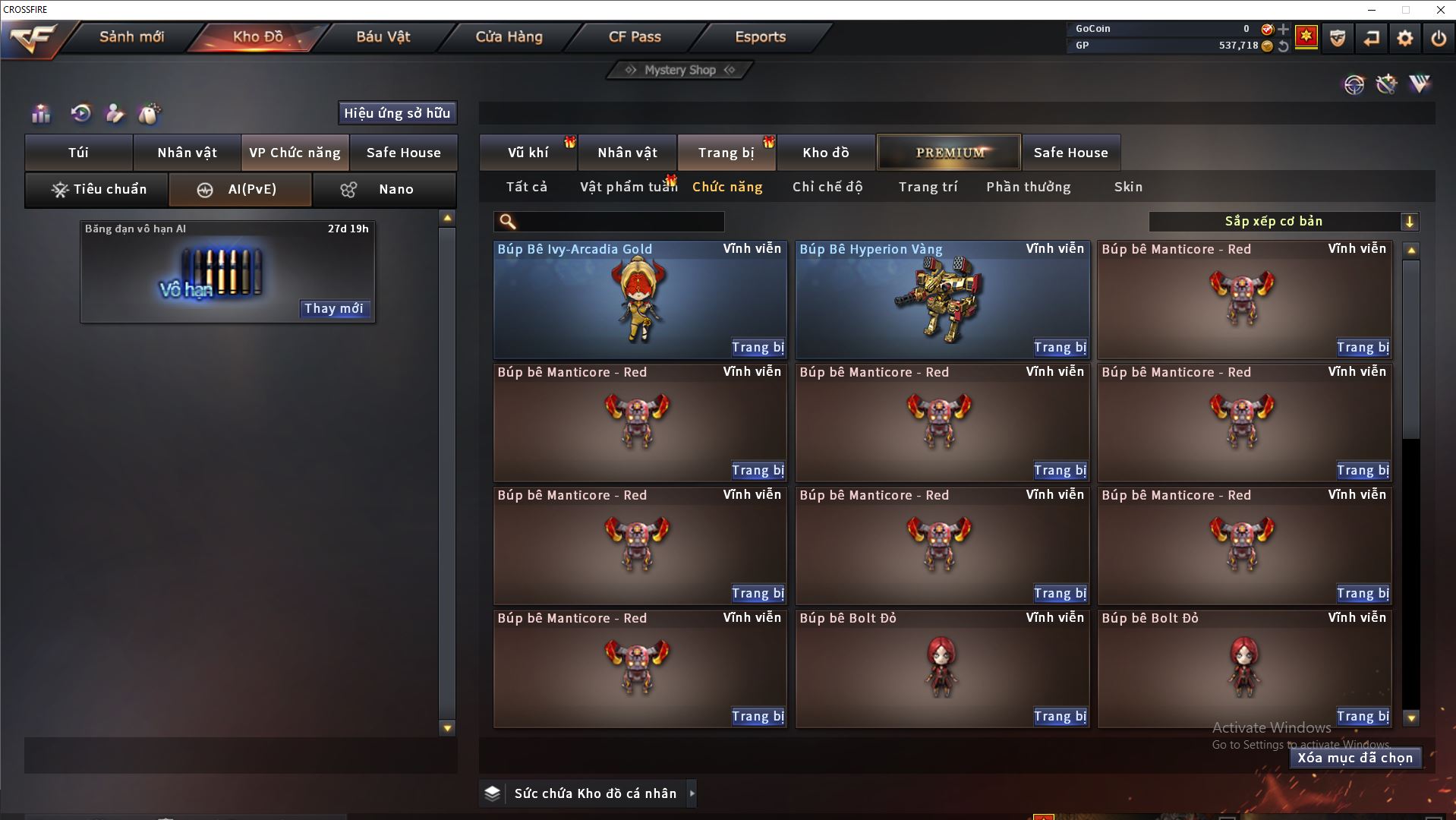Open the Mystery Shop banner
Viewport: 1456px width, 820px height.
click(x=680, y=70)
